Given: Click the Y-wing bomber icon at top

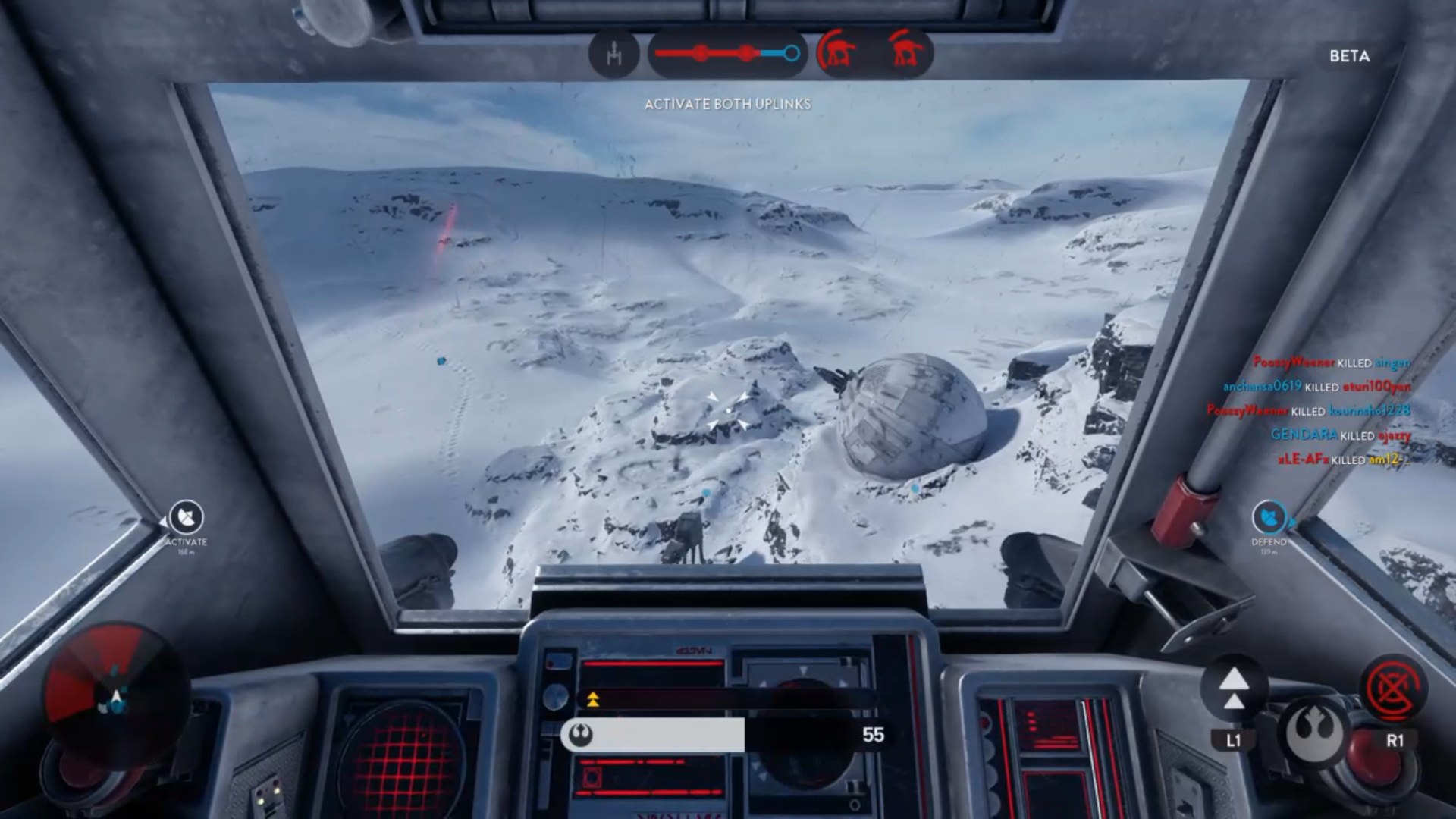Looking at the screenshot, I should click(x=613, y=54).
